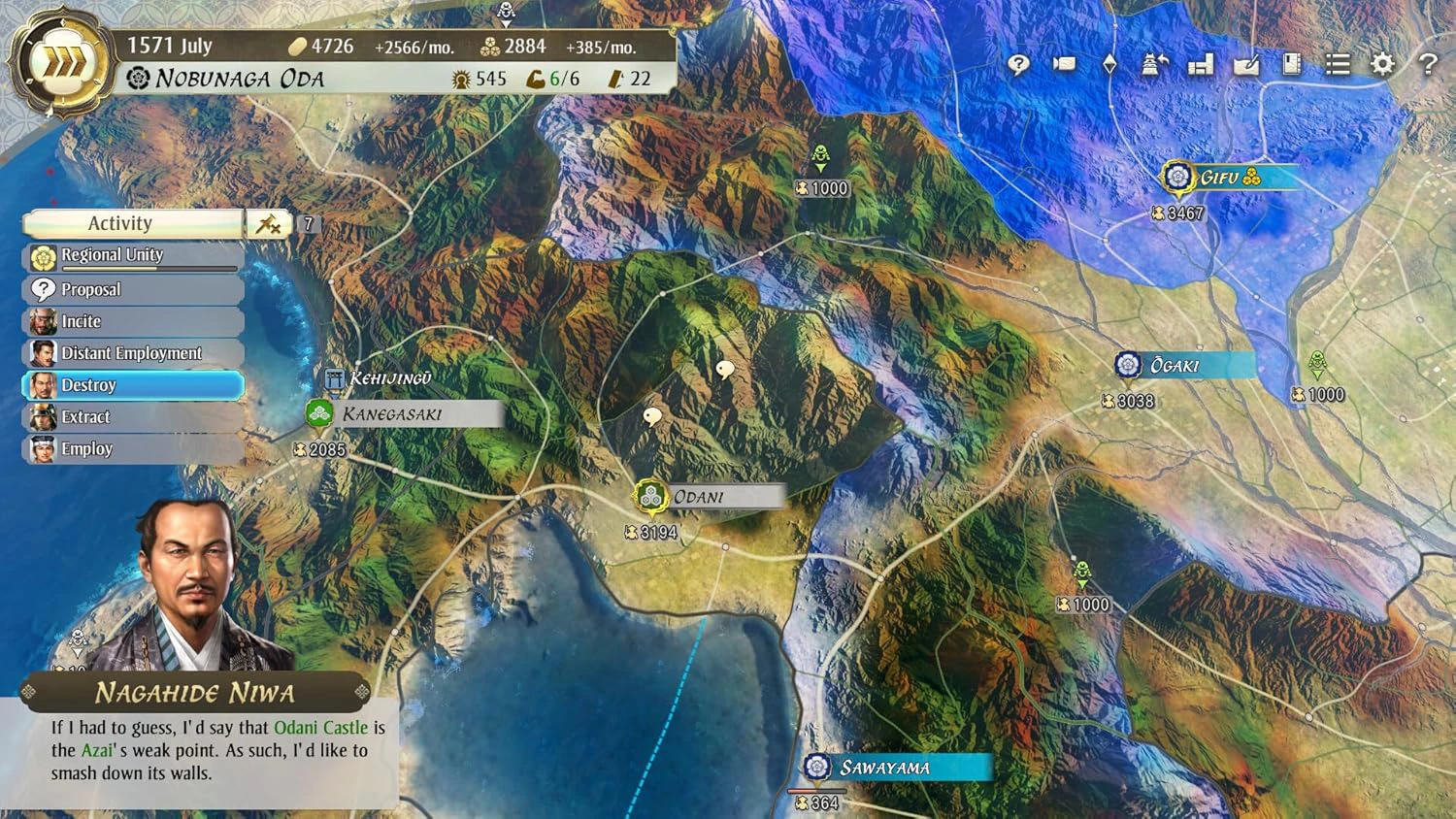
Task: Click the fast-forward time speed button
Action: [62, 62]
